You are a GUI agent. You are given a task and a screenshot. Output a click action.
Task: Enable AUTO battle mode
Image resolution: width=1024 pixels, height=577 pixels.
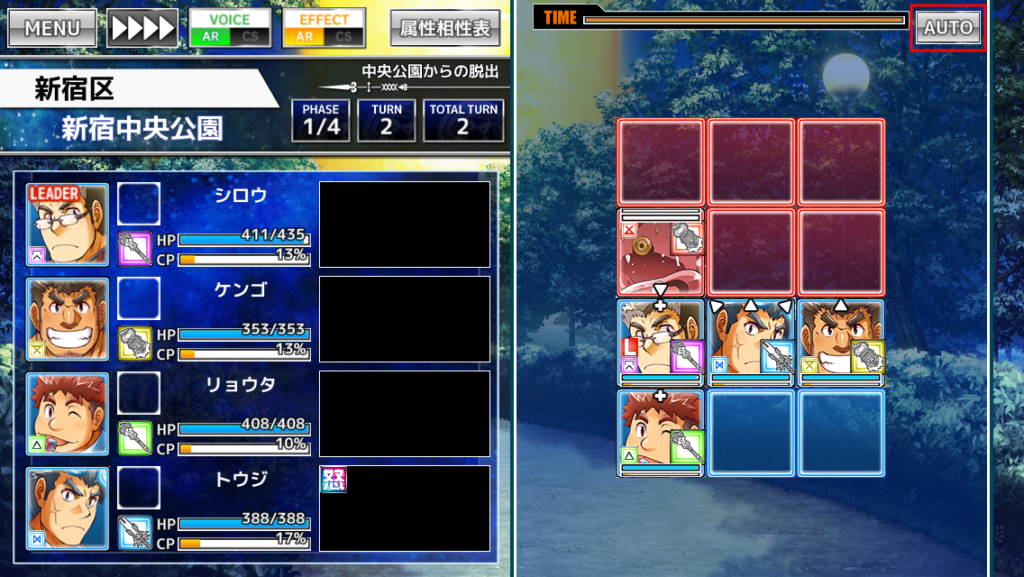[949, 28]
